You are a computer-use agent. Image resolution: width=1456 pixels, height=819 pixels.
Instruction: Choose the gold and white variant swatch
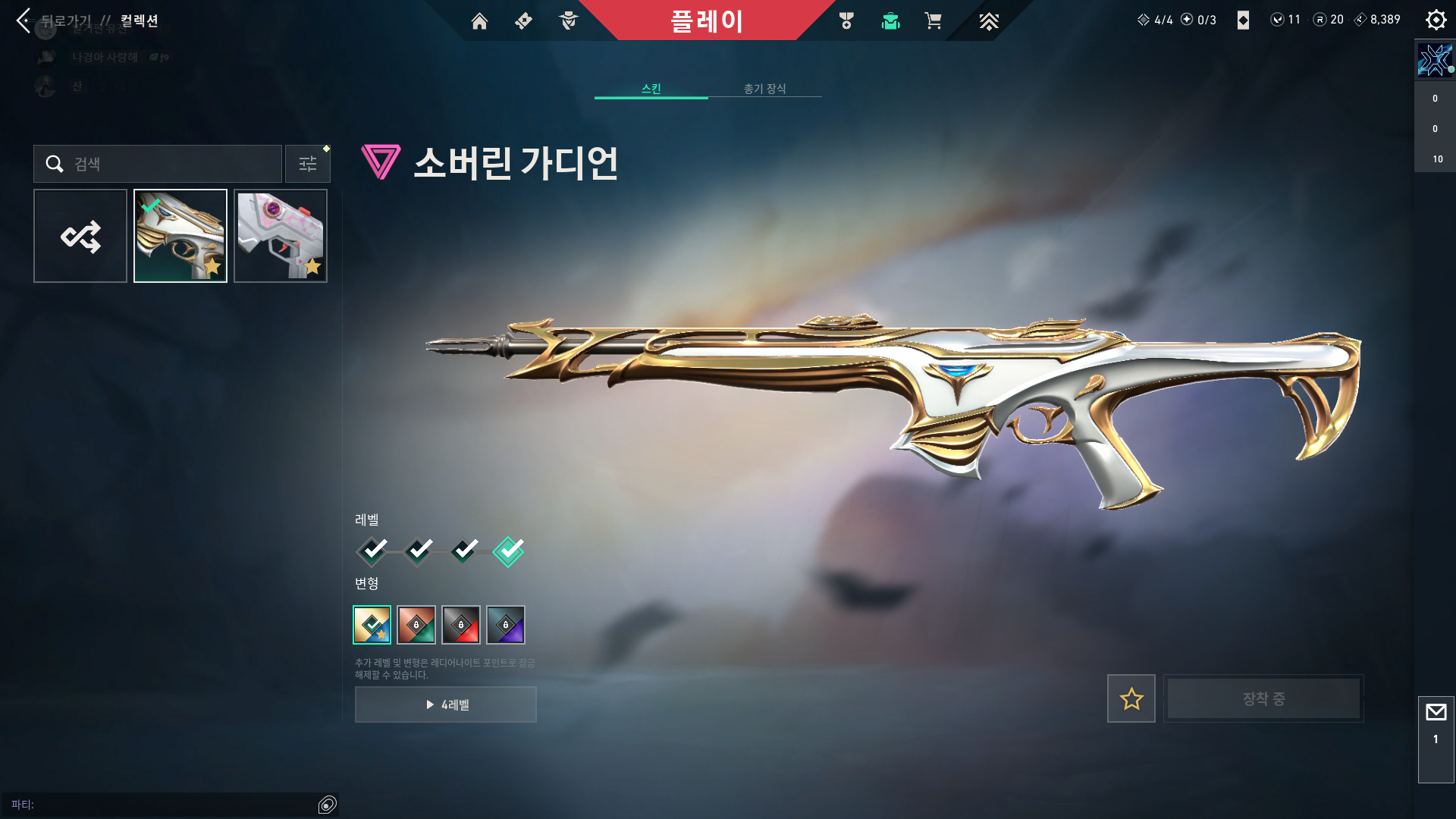coord(372,625)
